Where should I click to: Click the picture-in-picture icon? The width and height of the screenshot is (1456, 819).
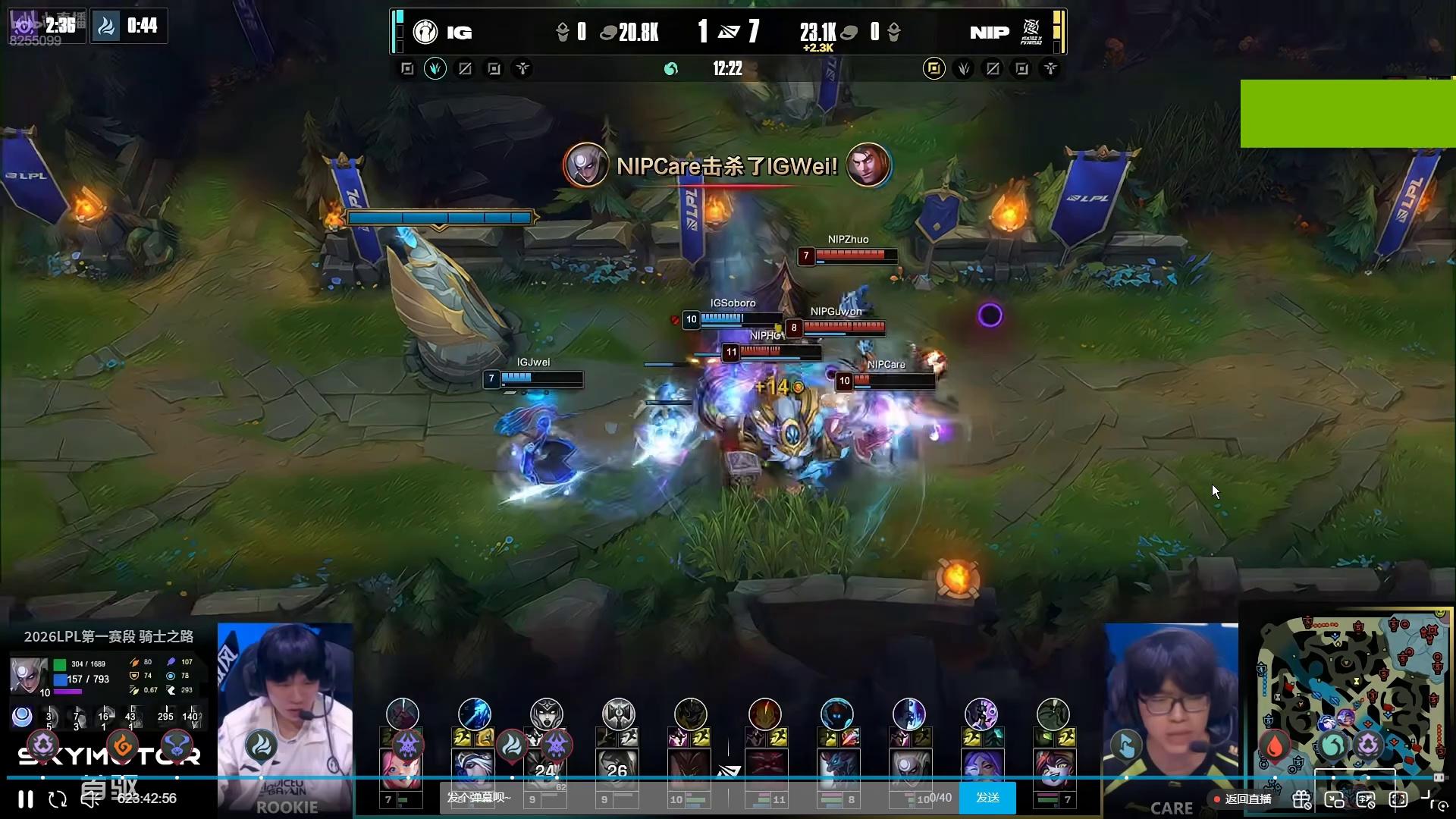coord(1334,799)
